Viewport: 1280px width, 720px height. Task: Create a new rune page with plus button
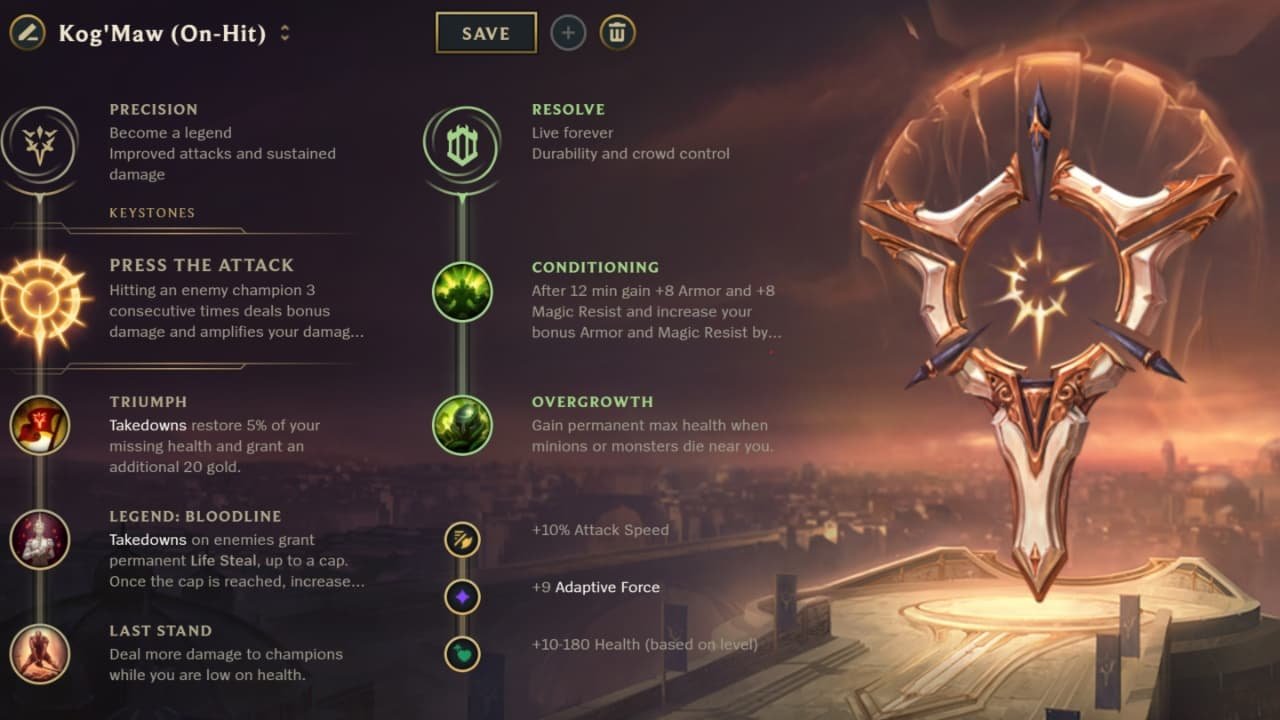click(567, 32)
